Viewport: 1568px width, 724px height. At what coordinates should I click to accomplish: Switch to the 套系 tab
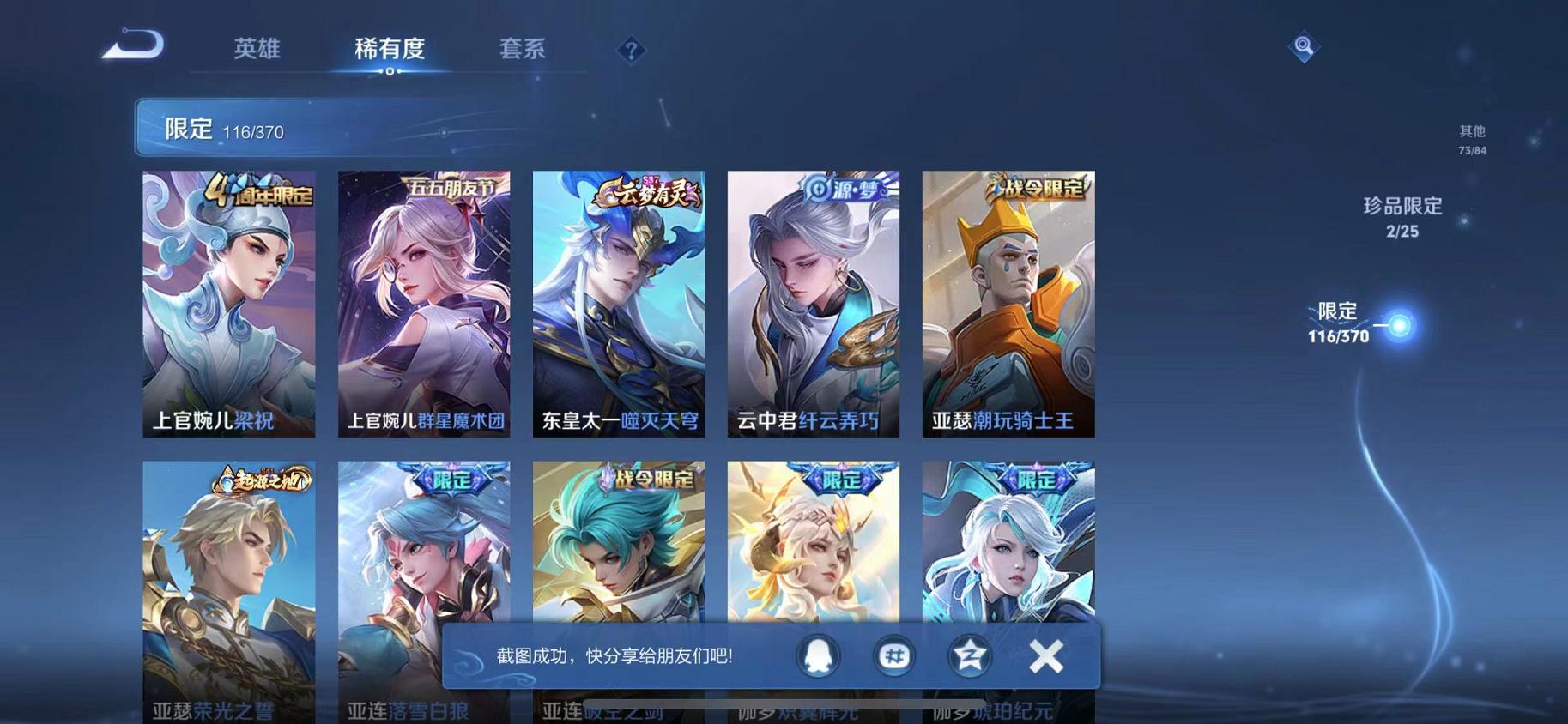click(524, 50)
